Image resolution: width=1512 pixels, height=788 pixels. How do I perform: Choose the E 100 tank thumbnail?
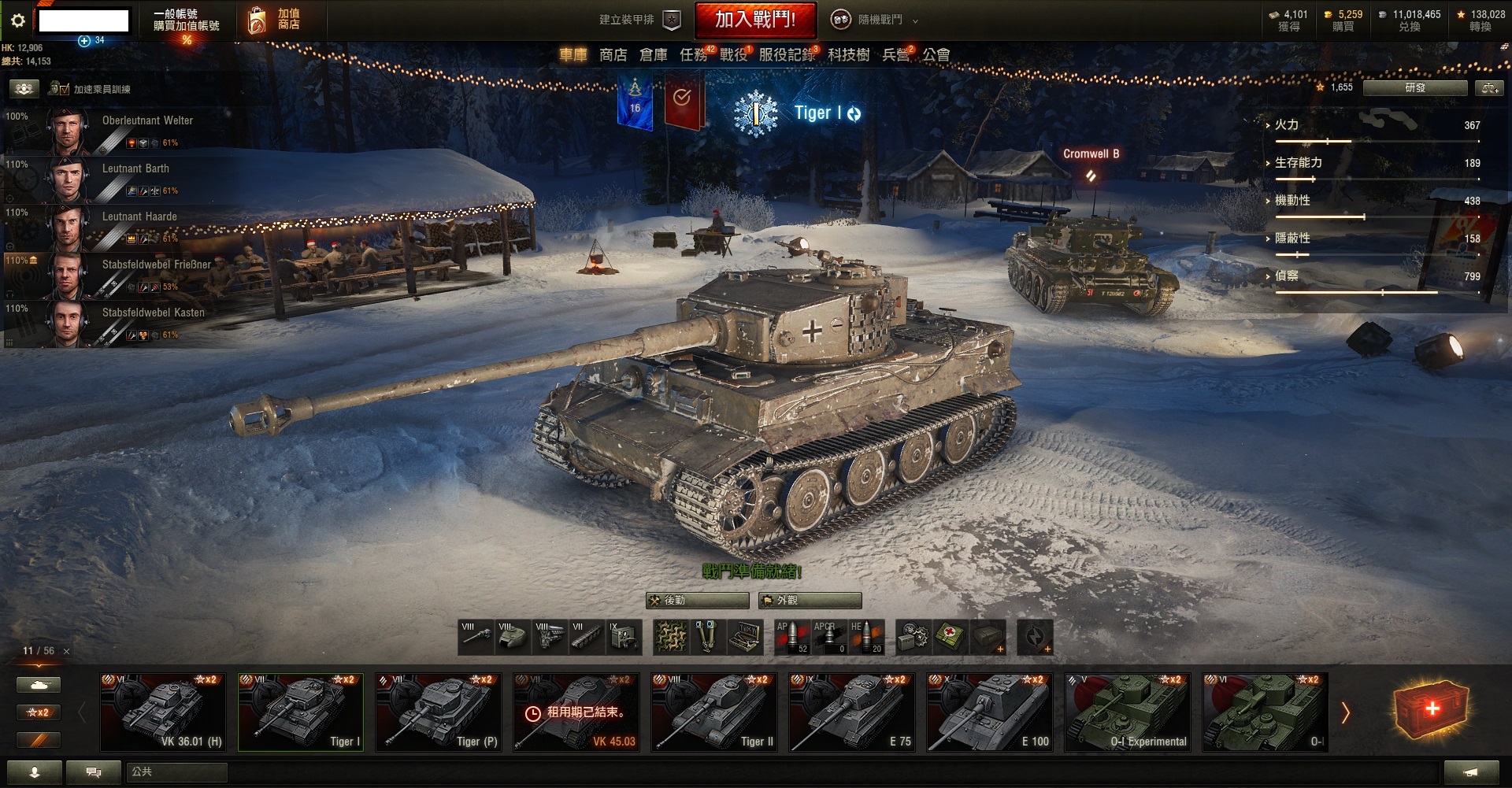pos(989,712)
